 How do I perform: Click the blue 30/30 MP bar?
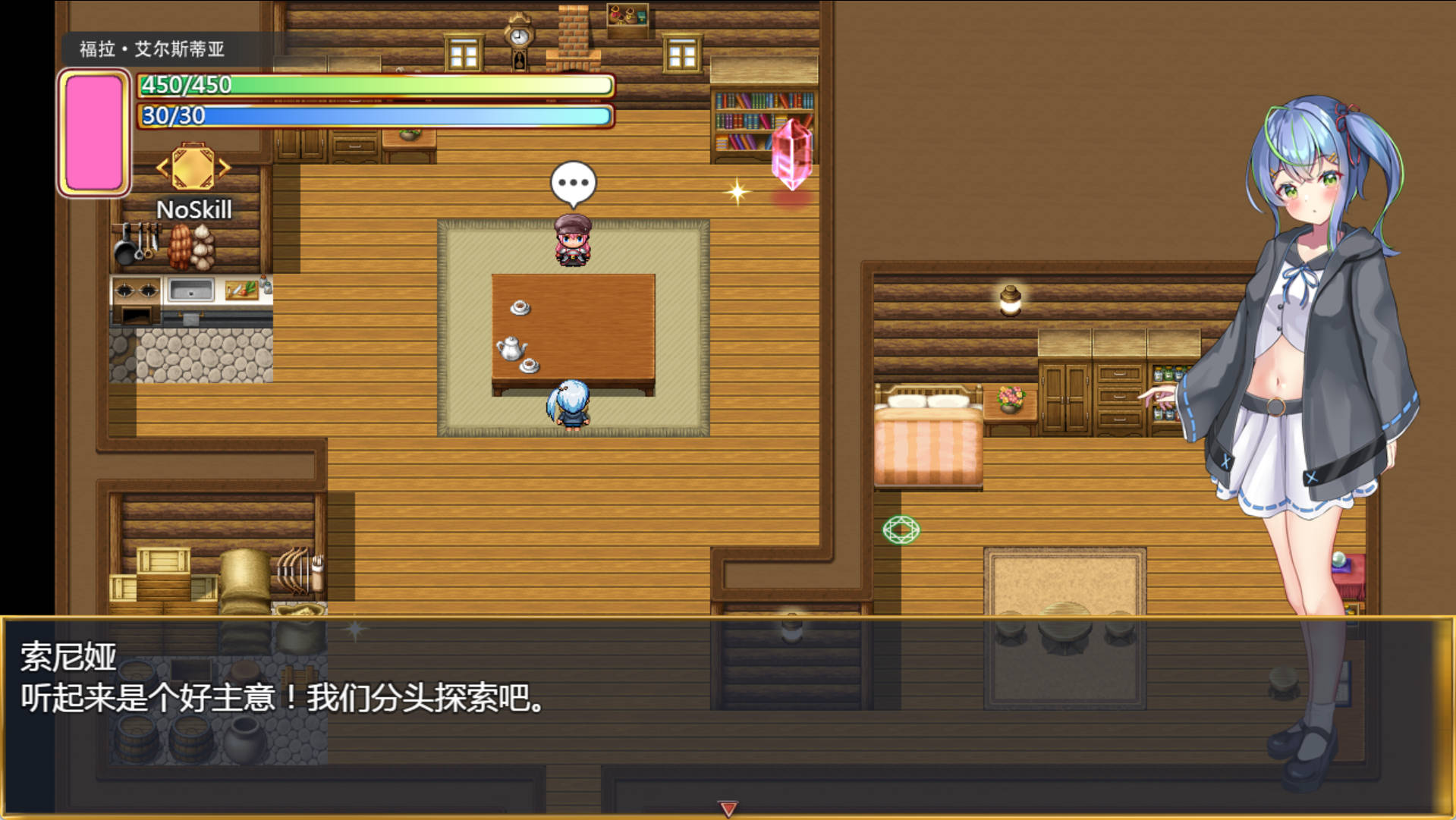coord(372,115)
